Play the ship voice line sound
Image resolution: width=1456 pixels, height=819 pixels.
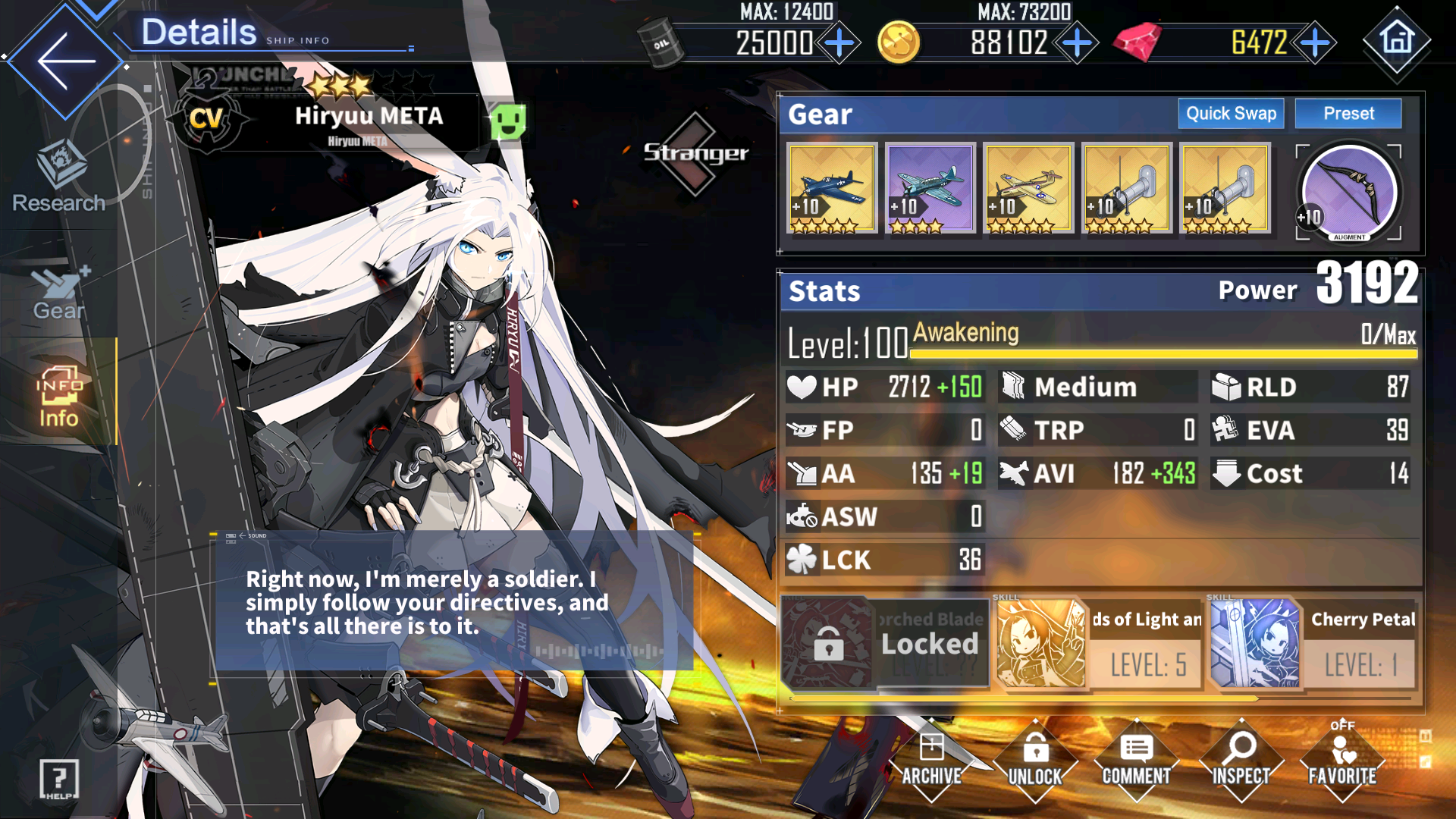click(245, 535)
